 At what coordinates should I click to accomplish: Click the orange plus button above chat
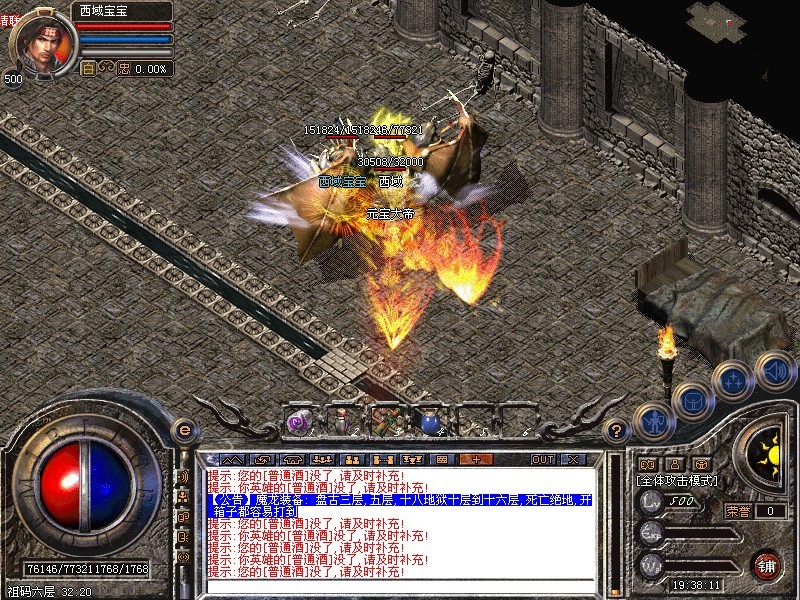(476, 459)
